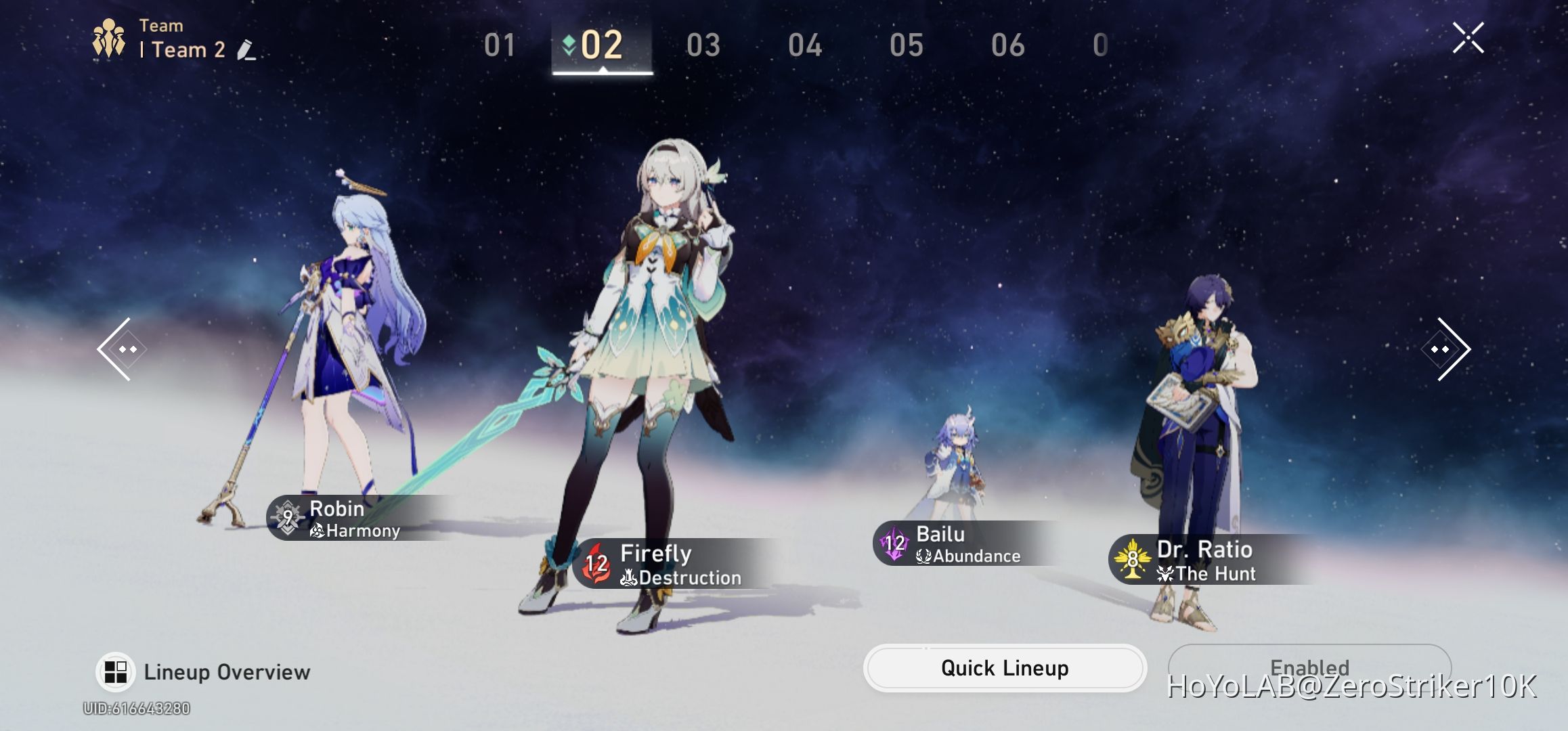1568x731 pixels.
Task: Switch to team tab 03
Action: pos(705,45)
